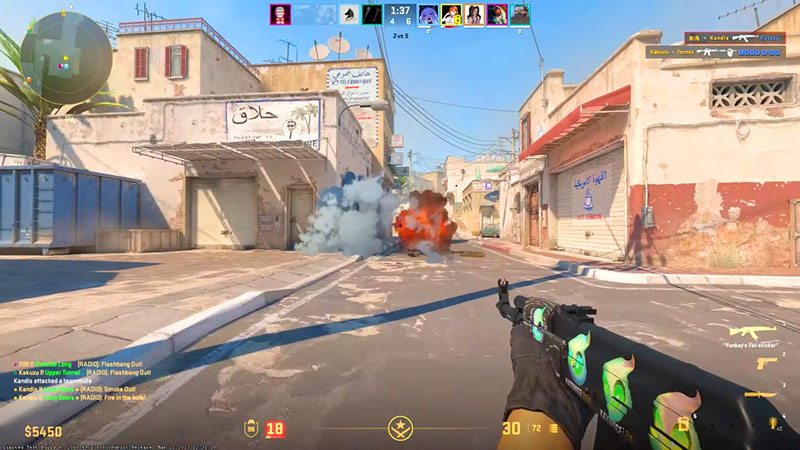
Task: Click the horse avatar player portrait
Action: [349, 14]
